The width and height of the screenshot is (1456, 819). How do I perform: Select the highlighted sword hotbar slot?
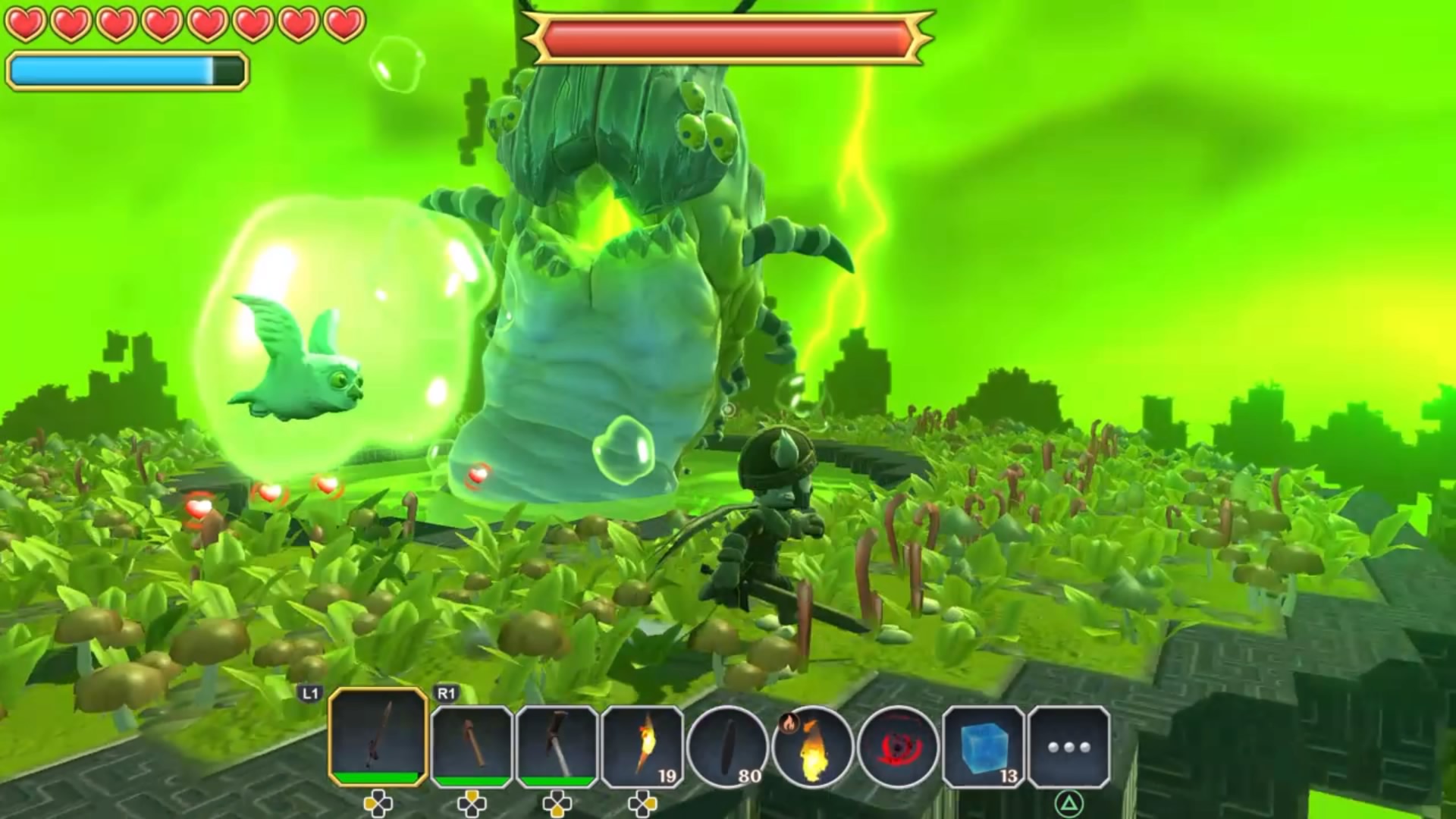point(378,737)
